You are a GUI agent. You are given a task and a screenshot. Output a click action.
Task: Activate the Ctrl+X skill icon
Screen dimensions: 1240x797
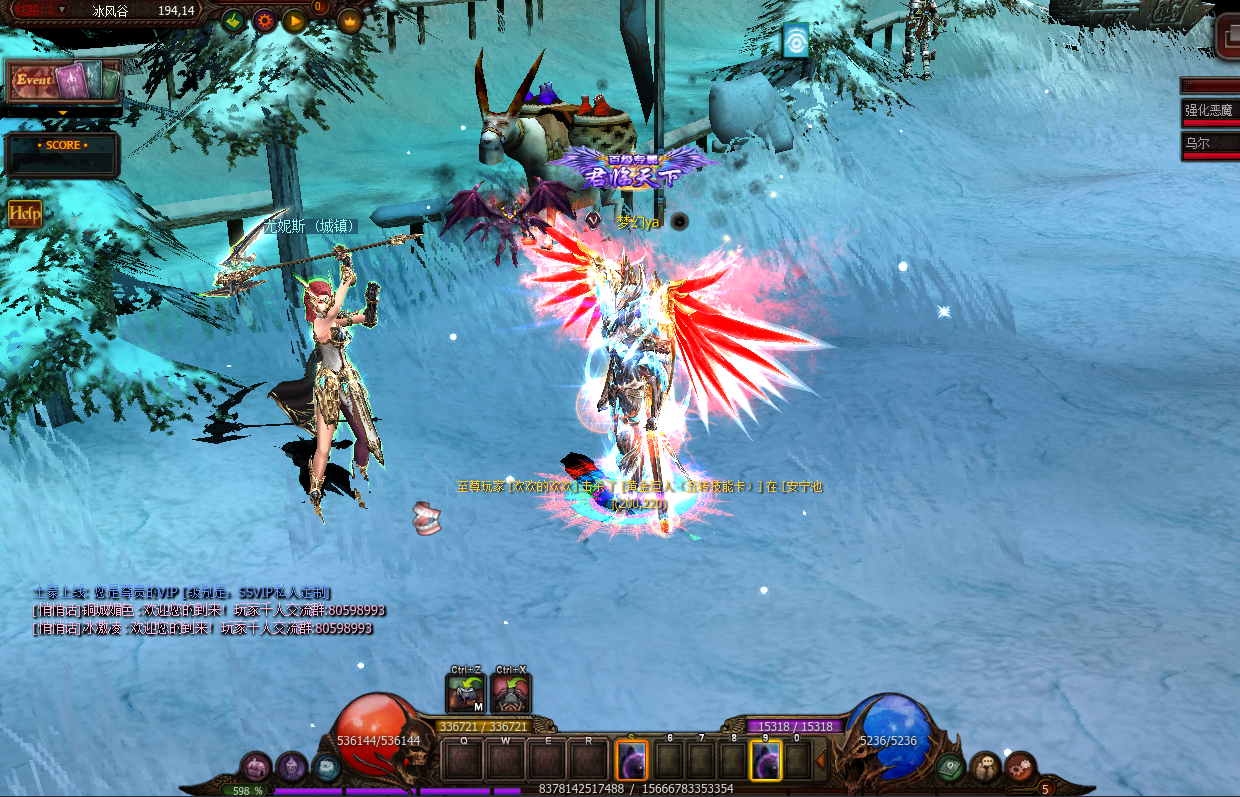(510, 693)
